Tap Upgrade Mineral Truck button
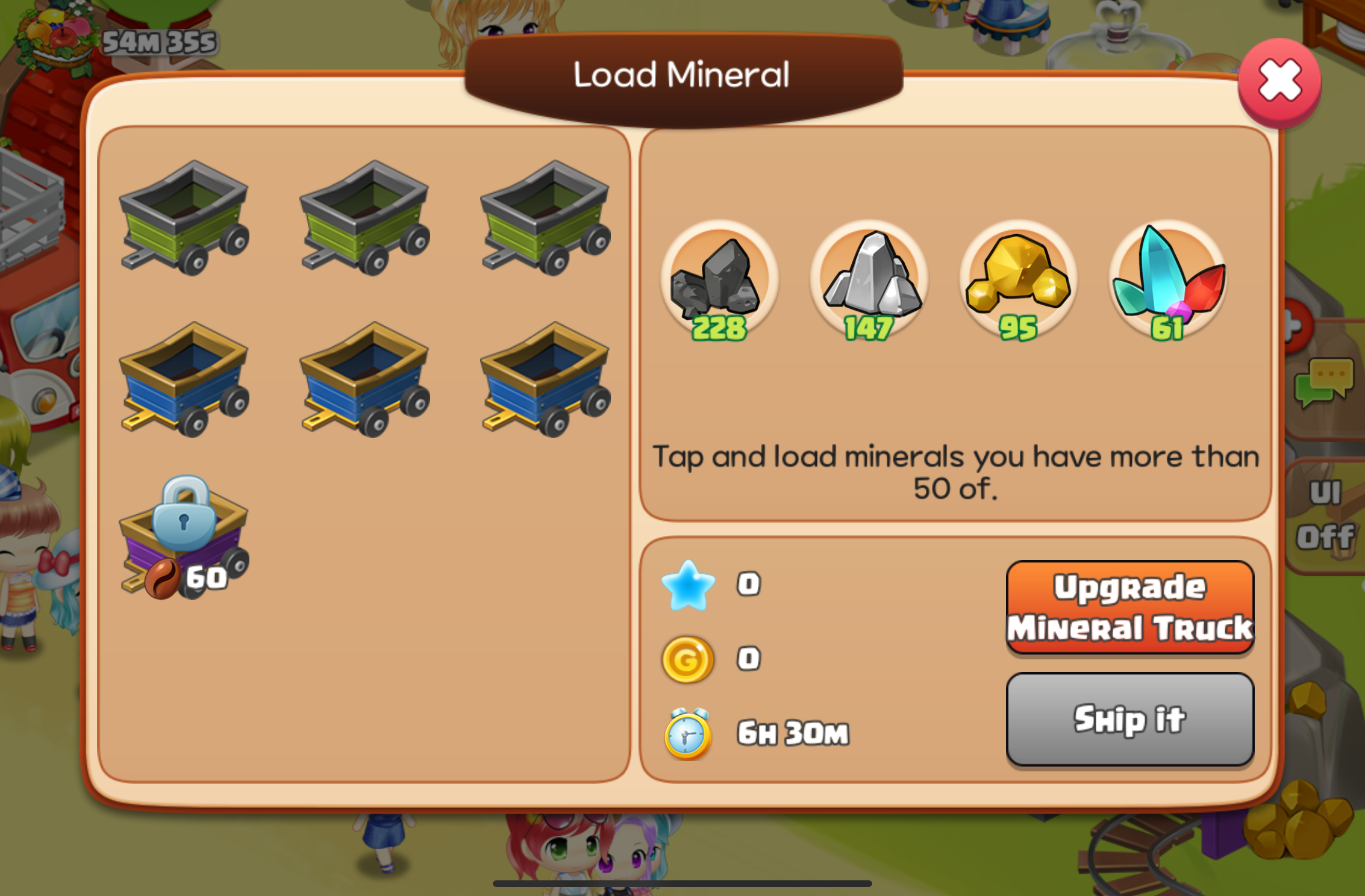This screenshot has height=896, width=1365. 1129,607
